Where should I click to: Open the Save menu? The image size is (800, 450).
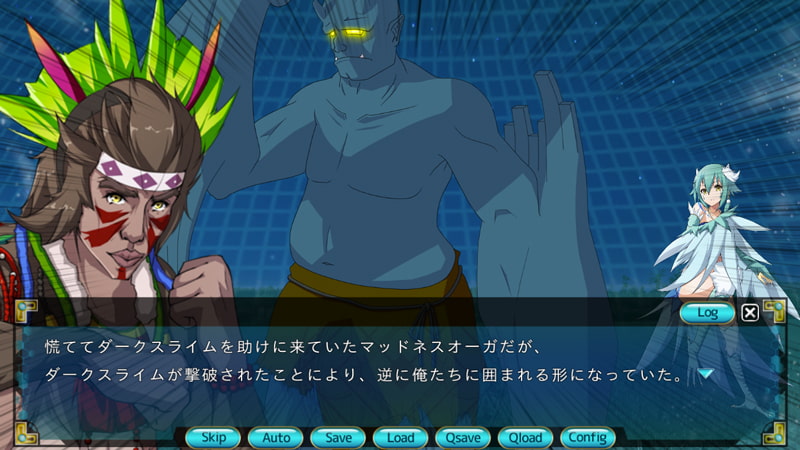338,437
